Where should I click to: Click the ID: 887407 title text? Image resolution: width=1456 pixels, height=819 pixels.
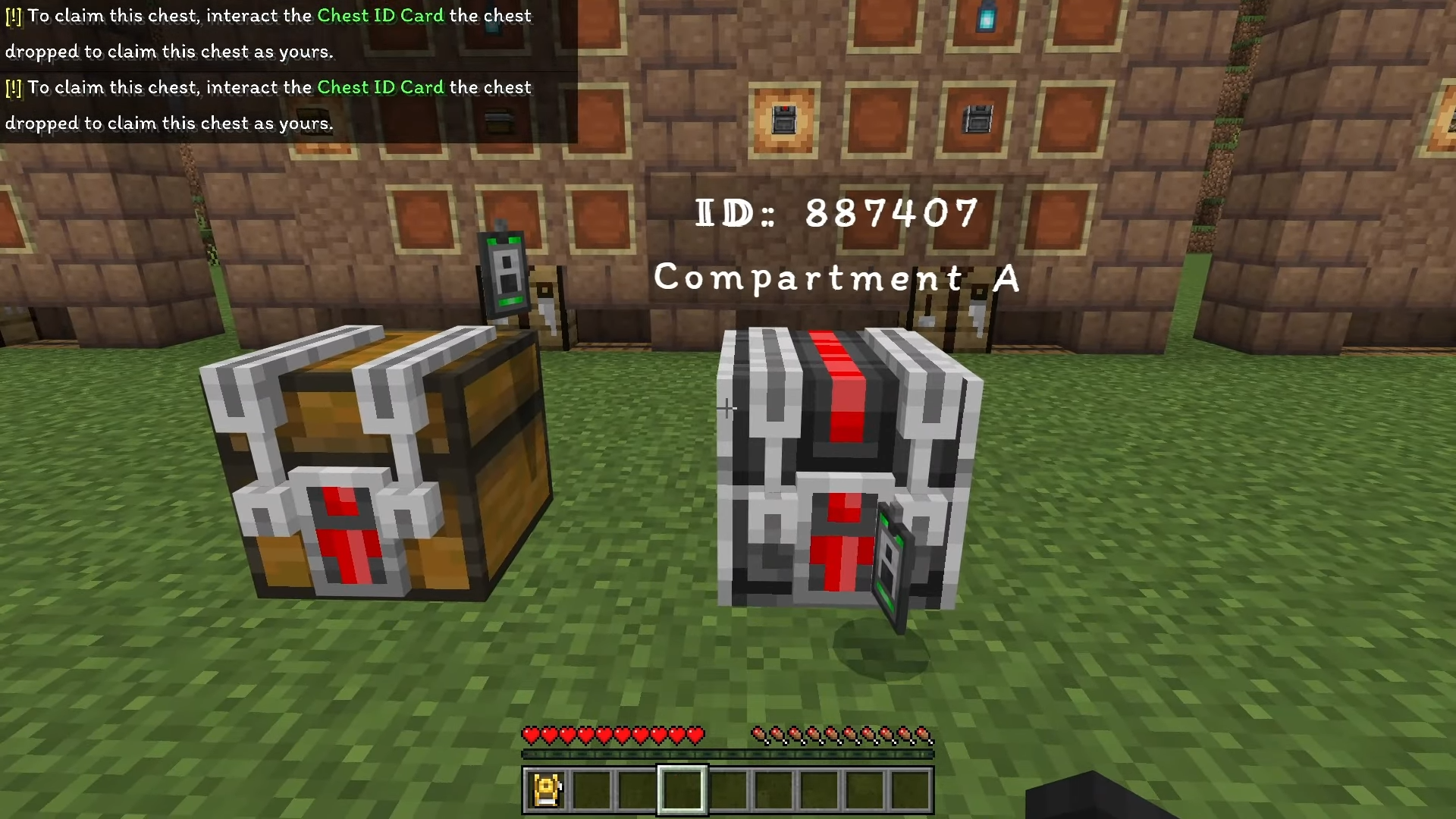[834, 212]
